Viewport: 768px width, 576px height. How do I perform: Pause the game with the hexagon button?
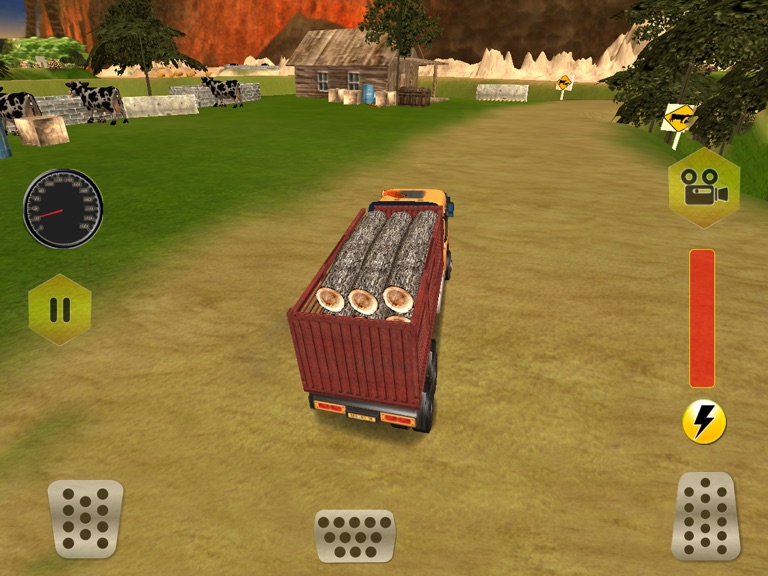[60, 310]
